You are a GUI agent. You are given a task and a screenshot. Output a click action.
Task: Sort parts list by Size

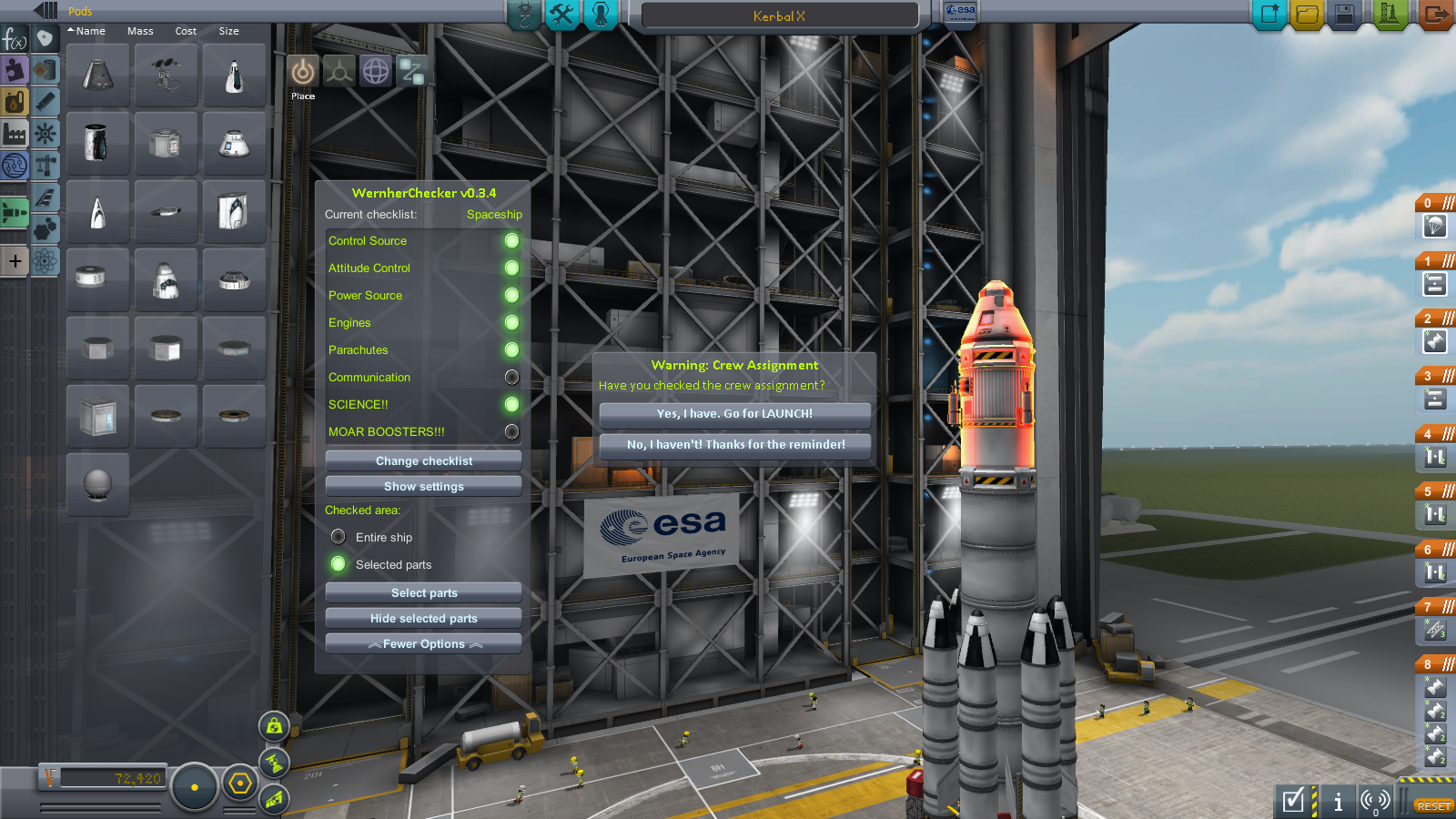click(228, 31)
